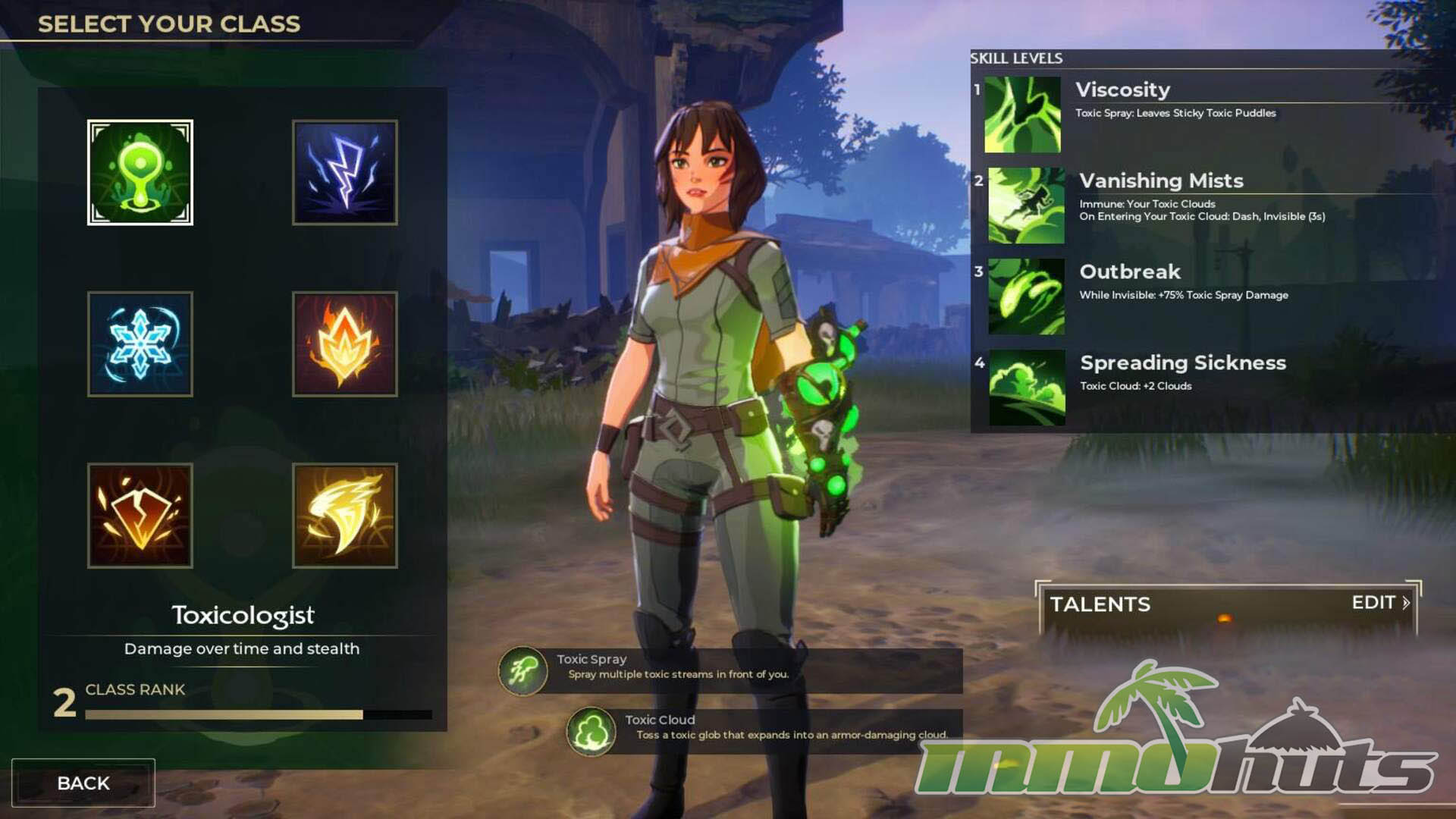Select the green Toxicologist class icon
Viewport: 1456px width, 819px height.
click(140, 172)
